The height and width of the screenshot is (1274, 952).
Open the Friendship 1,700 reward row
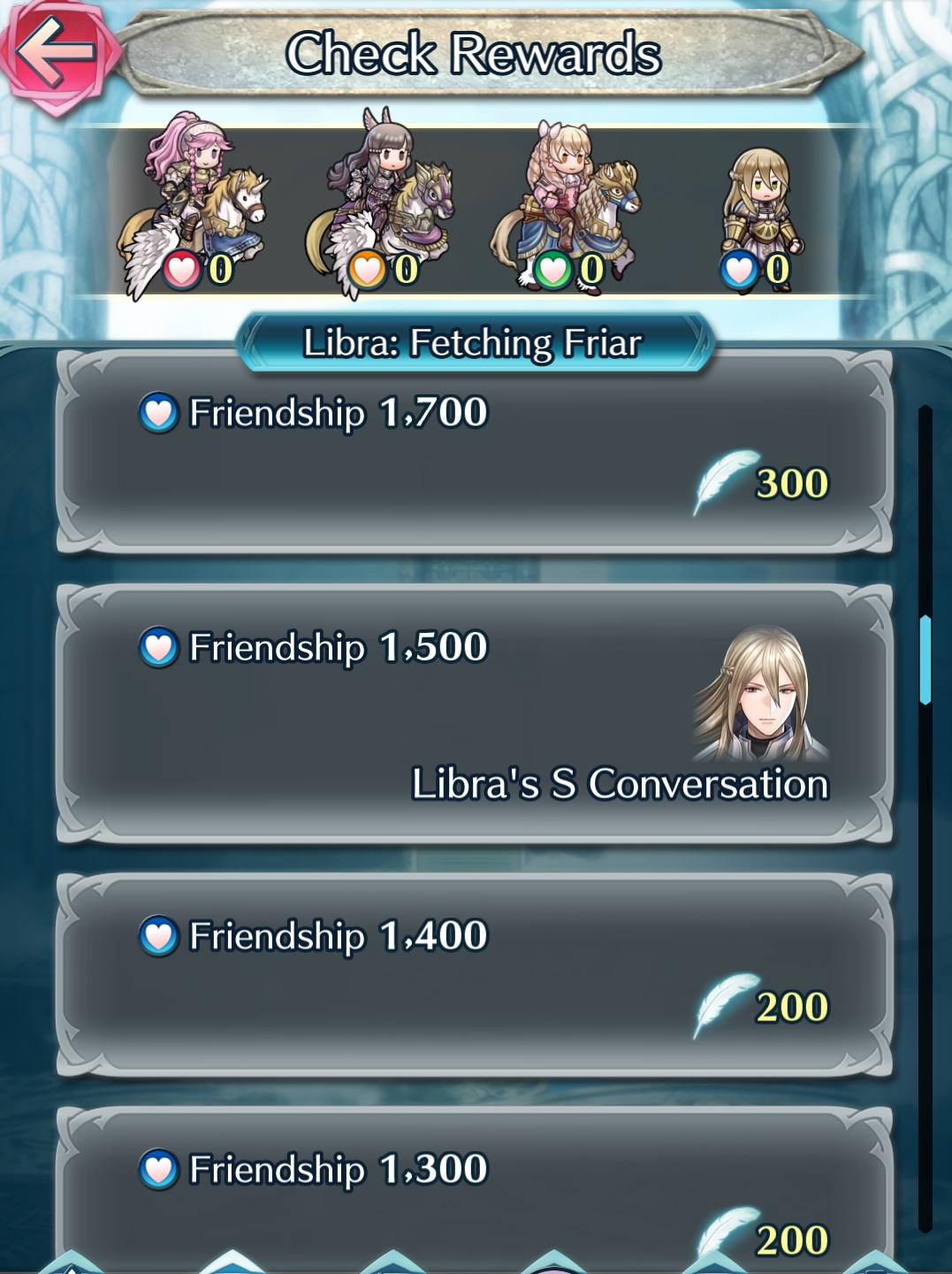pyautogui.click(x=474, y=453)
